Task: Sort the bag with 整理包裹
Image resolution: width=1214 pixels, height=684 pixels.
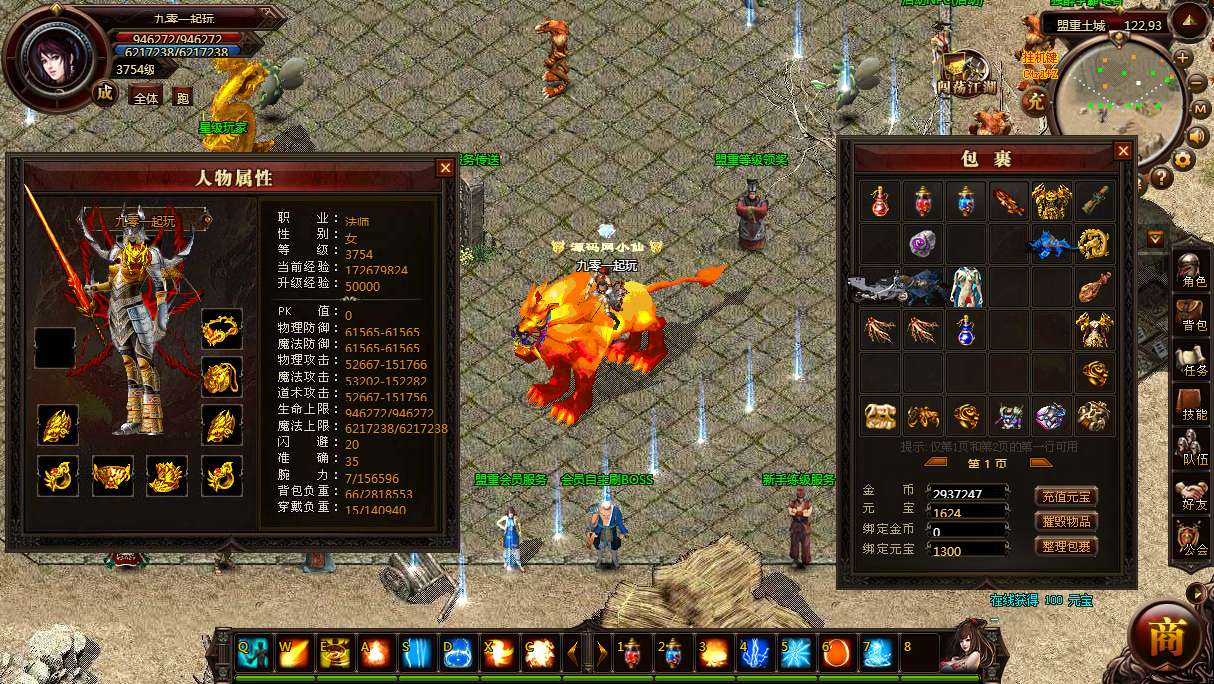Action: 1066,546
